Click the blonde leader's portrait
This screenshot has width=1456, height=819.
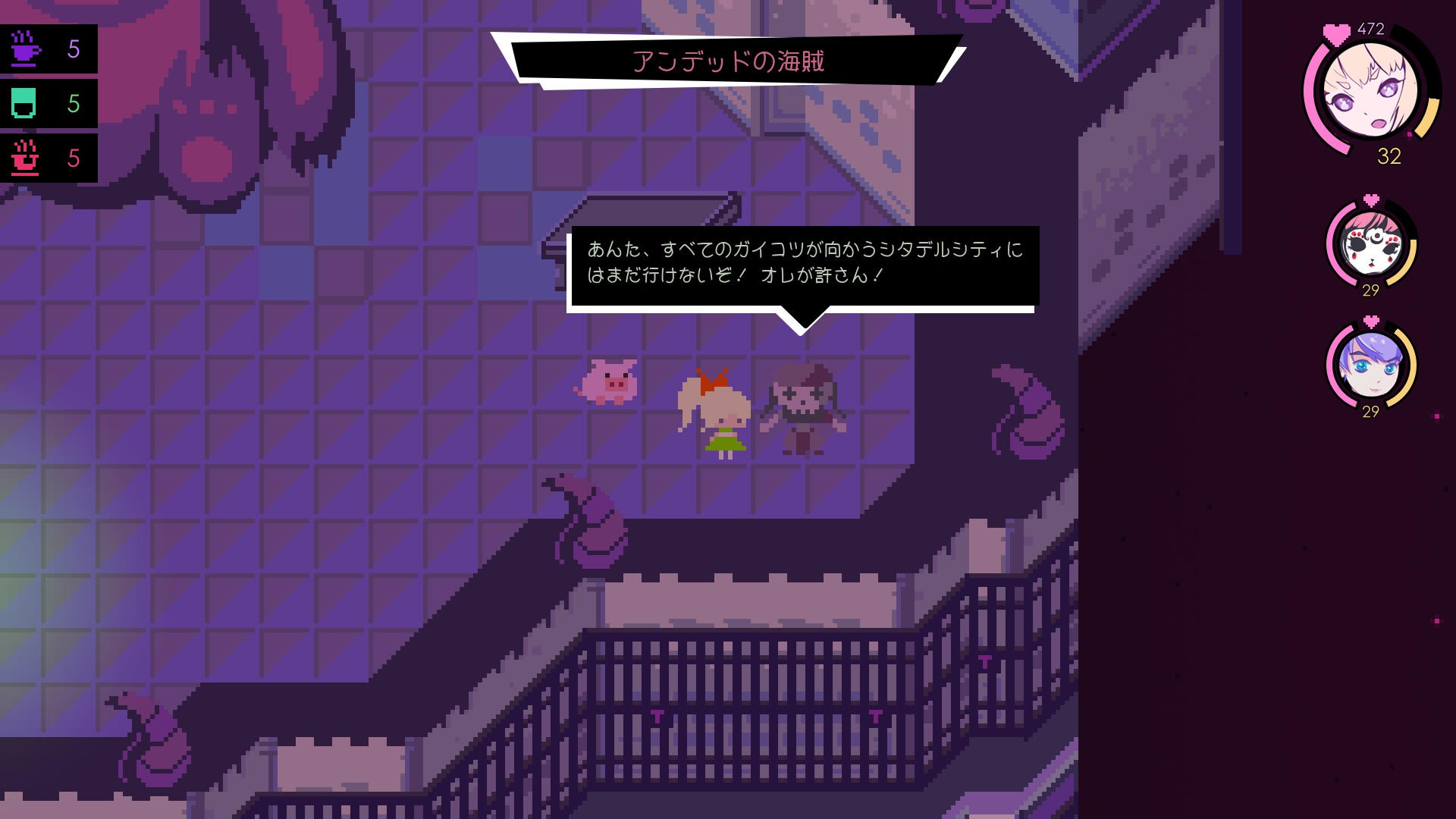pos(1370,89)
